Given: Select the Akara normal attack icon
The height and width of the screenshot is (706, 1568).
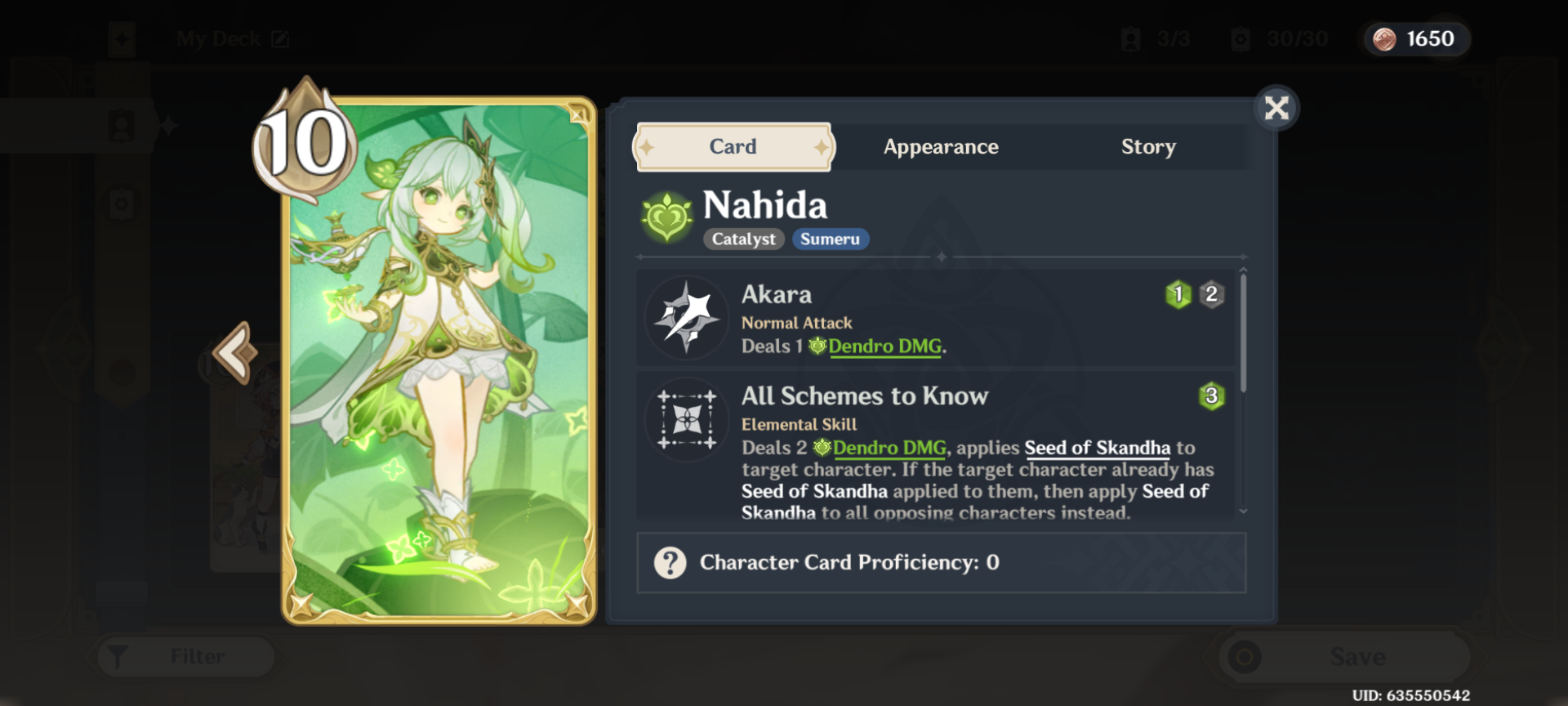Looking at the screenshot, I should [687, 317].
